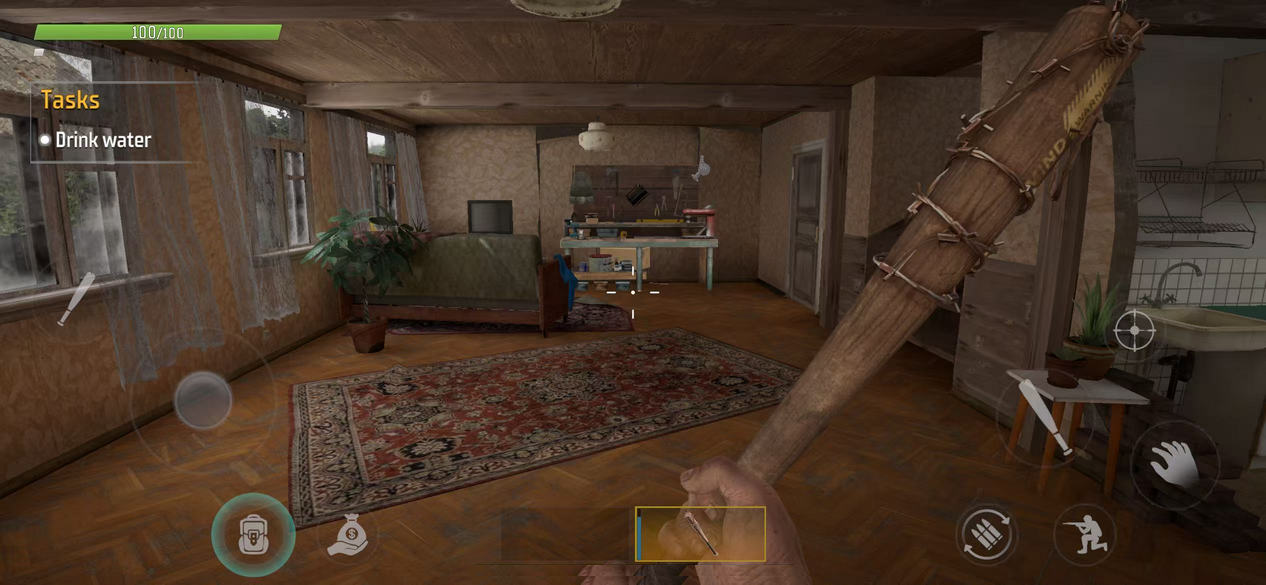
Task: Open the Drink water task entry
Action: (103, 140)
